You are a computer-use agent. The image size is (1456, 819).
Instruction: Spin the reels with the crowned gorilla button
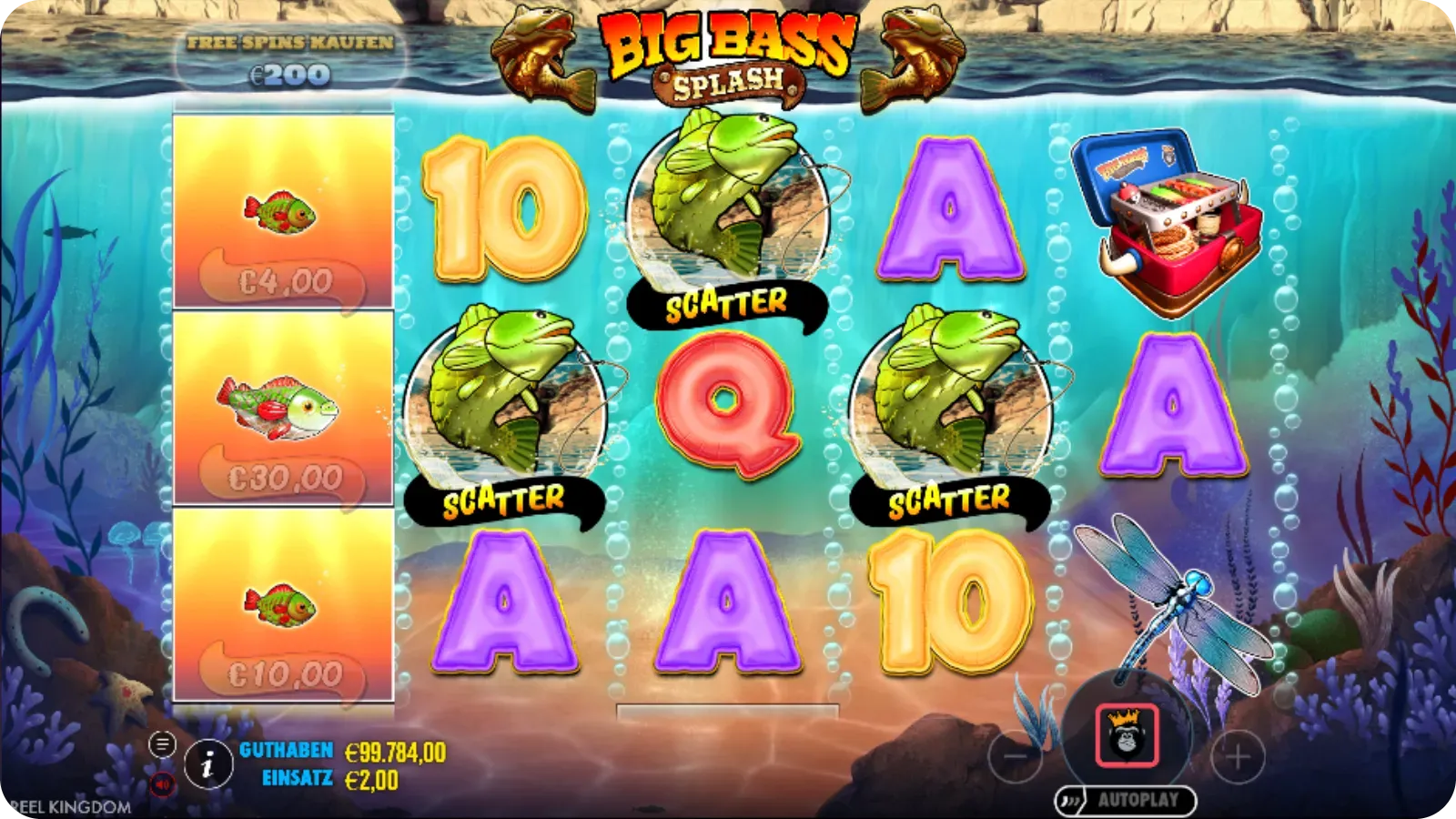pos(1127,735)
